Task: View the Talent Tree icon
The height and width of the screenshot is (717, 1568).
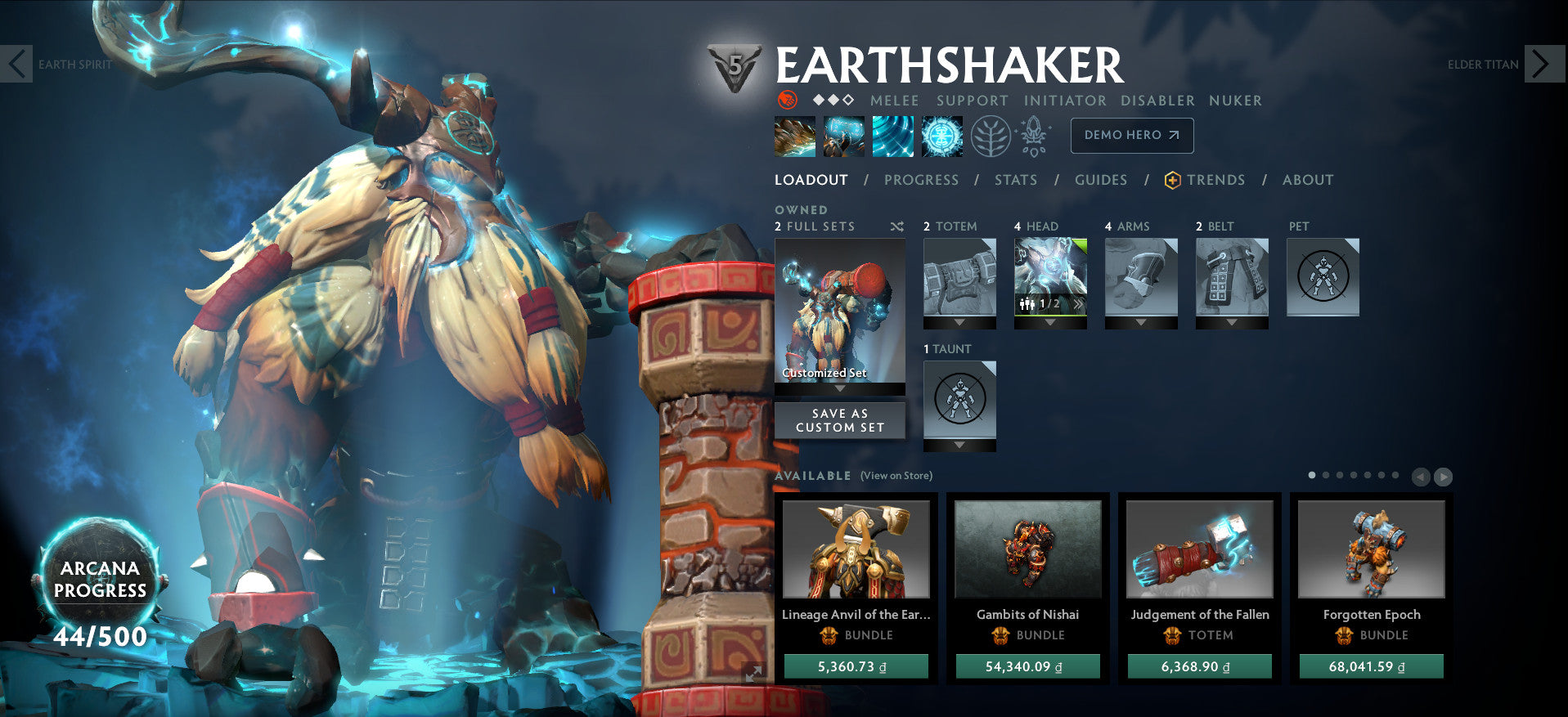Action: (990, 136)
